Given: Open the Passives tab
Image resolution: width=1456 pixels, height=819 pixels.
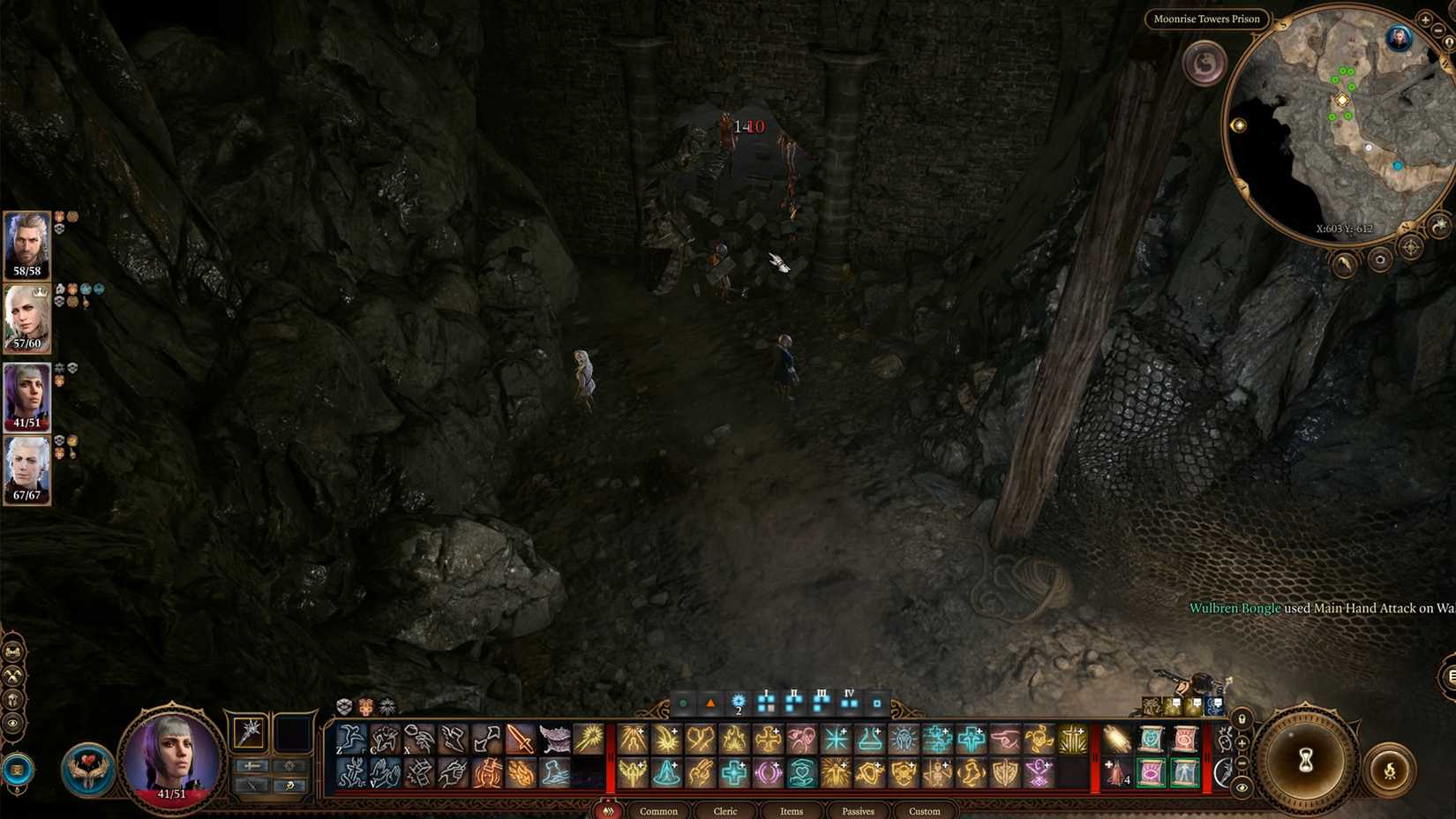Looking at the screenshot, I should click(x=857, y=811).
